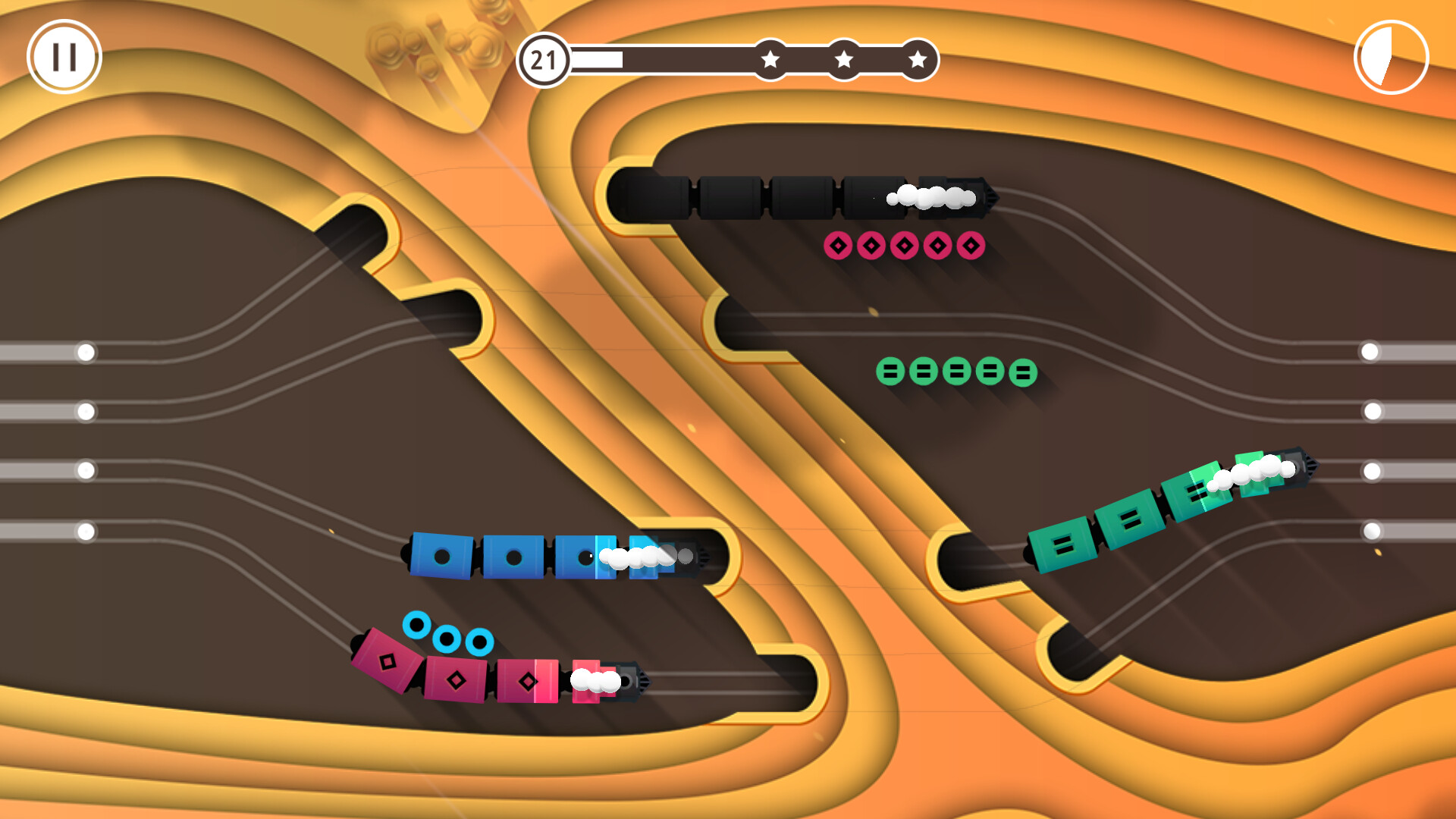Viewport: 1456px width, 819px height.
Task: Select the top-left track endpoint dot
Action: click(x=86, y=351)
